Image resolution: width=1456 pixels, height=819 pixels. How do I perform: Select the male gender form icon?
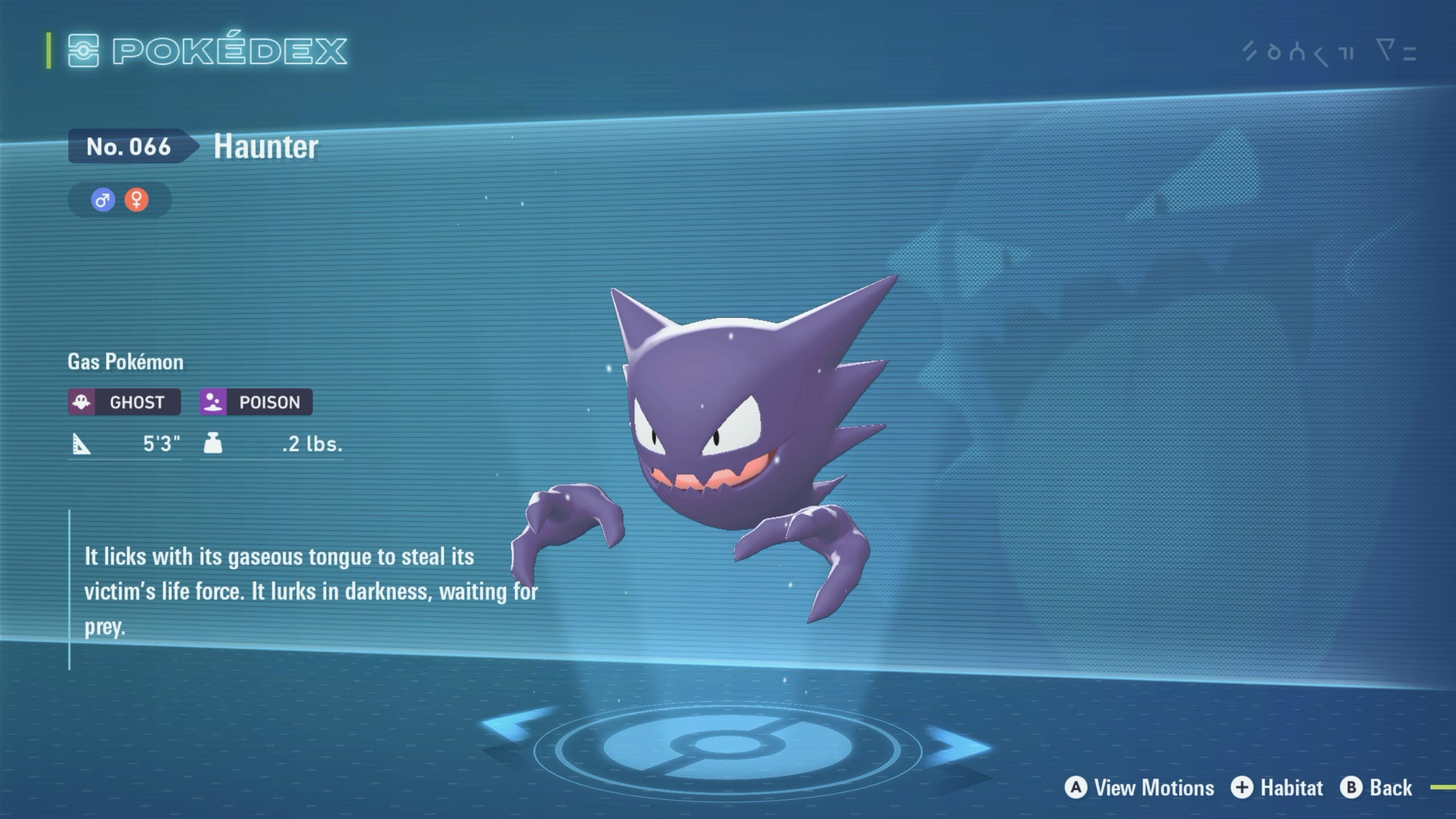(103, 200)
